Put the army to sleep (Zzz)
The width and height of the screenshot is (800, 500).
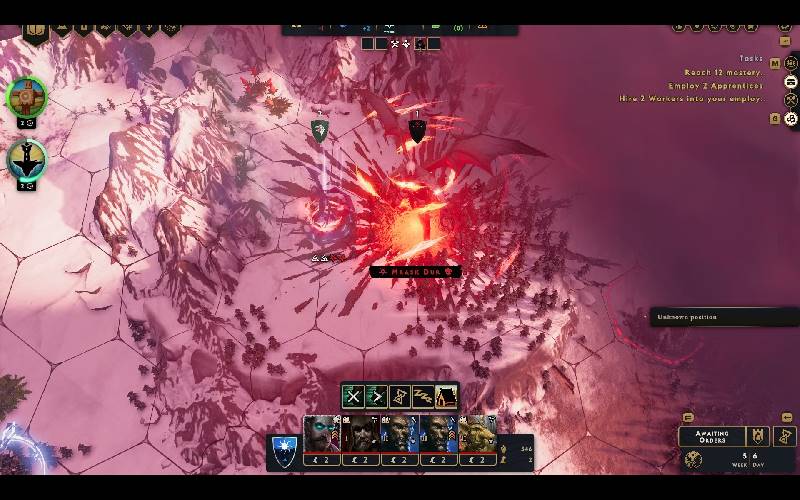[x=423, y=396]
